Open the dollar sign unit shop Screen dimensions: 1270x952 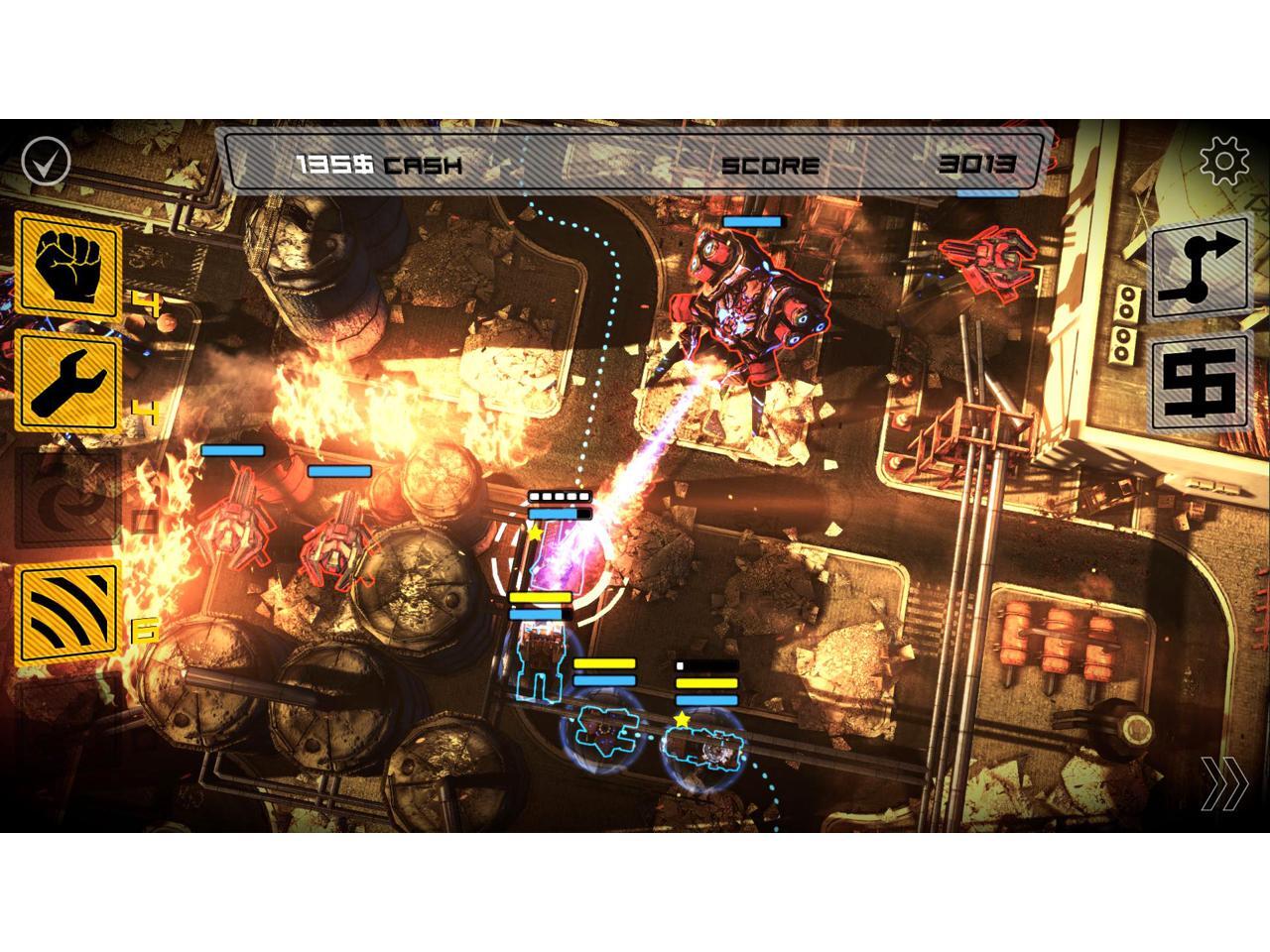point(1199,385)
